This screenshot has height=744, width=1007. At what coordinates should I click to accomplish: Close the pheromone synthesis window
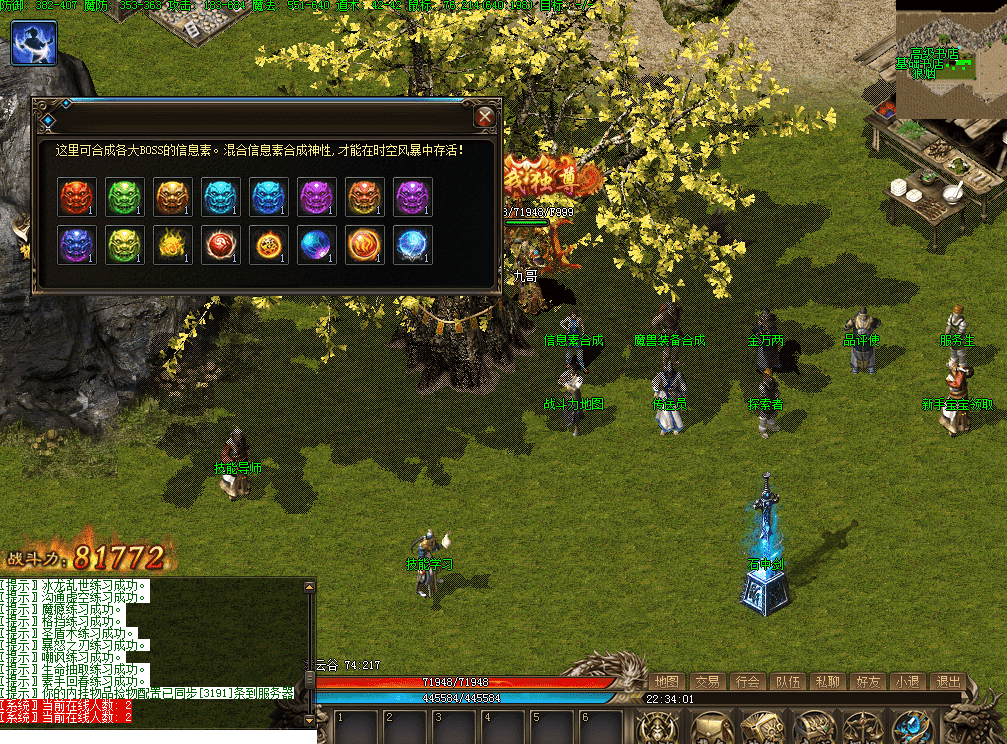(485, 117)
